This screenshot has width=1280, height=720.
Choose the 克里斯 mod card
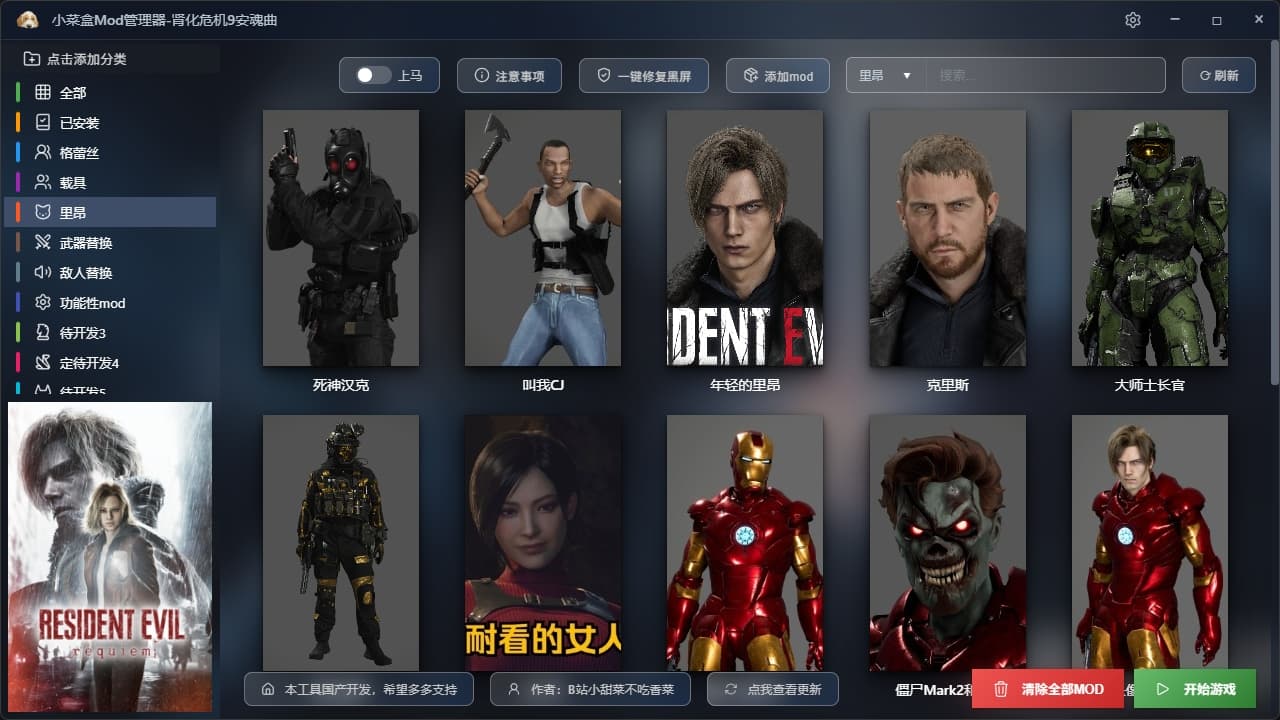(x=947, y=238)
